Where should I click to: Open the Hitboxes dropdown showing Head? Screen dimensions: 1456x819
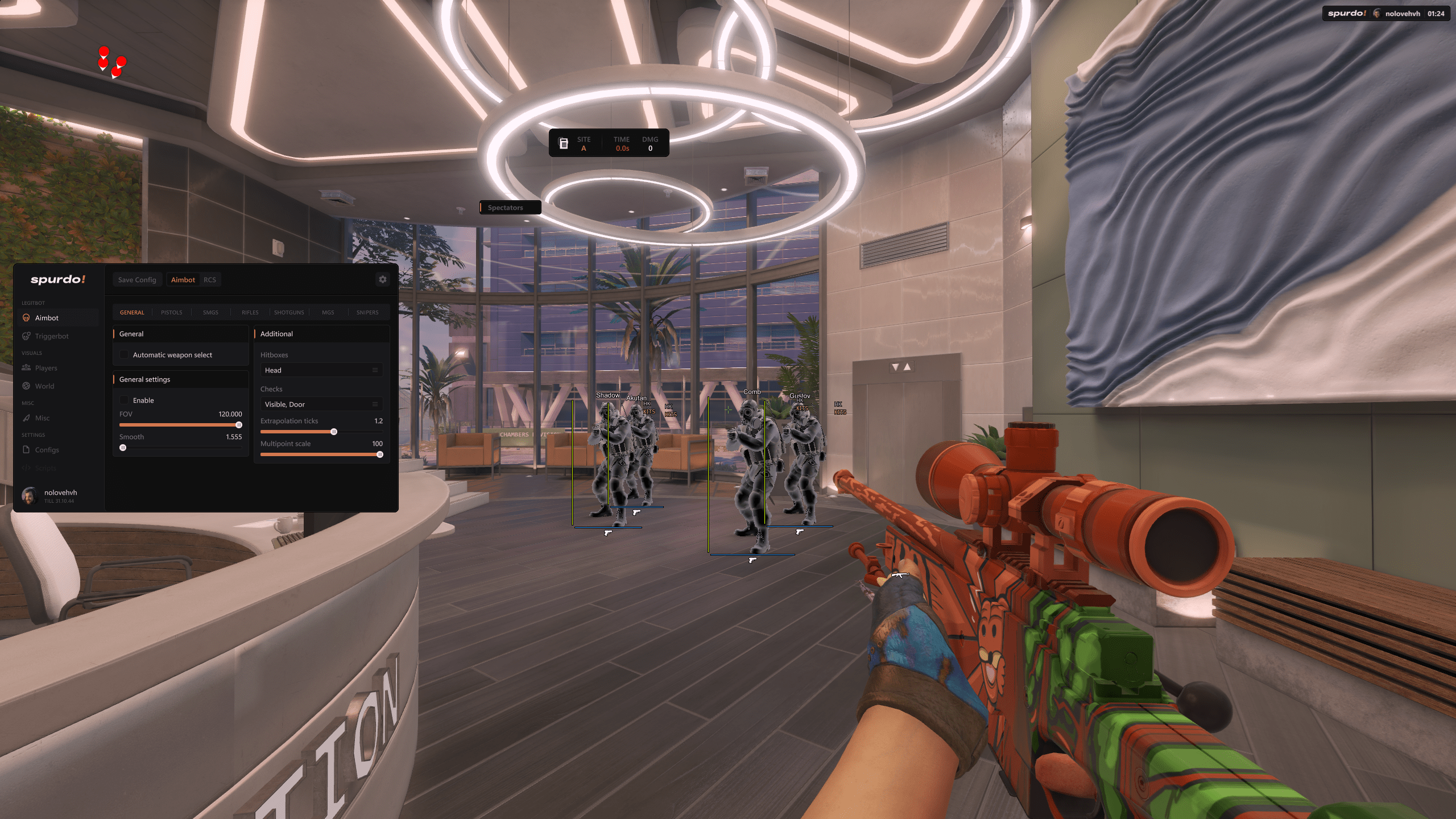click(321, 370)
